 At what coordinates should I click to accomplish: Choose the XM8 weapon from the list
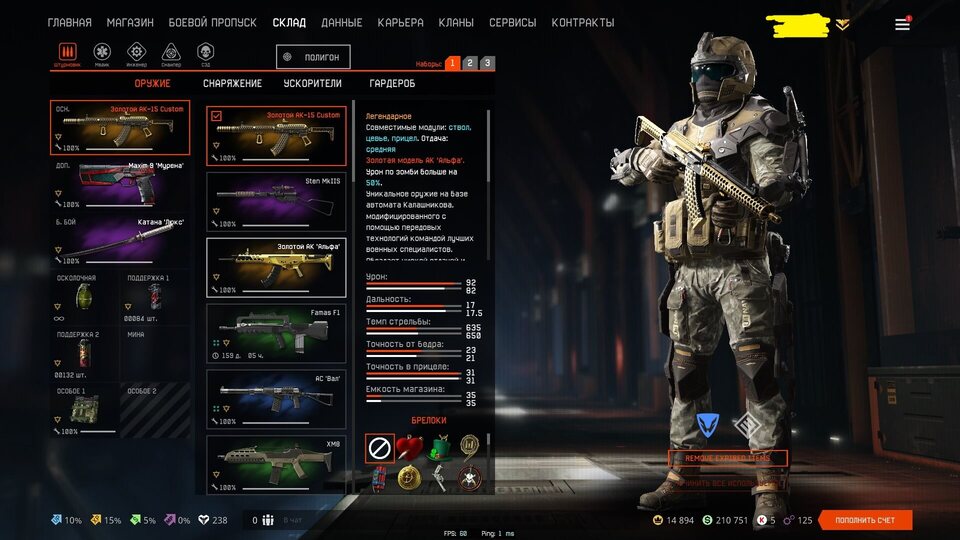point(276,462)
